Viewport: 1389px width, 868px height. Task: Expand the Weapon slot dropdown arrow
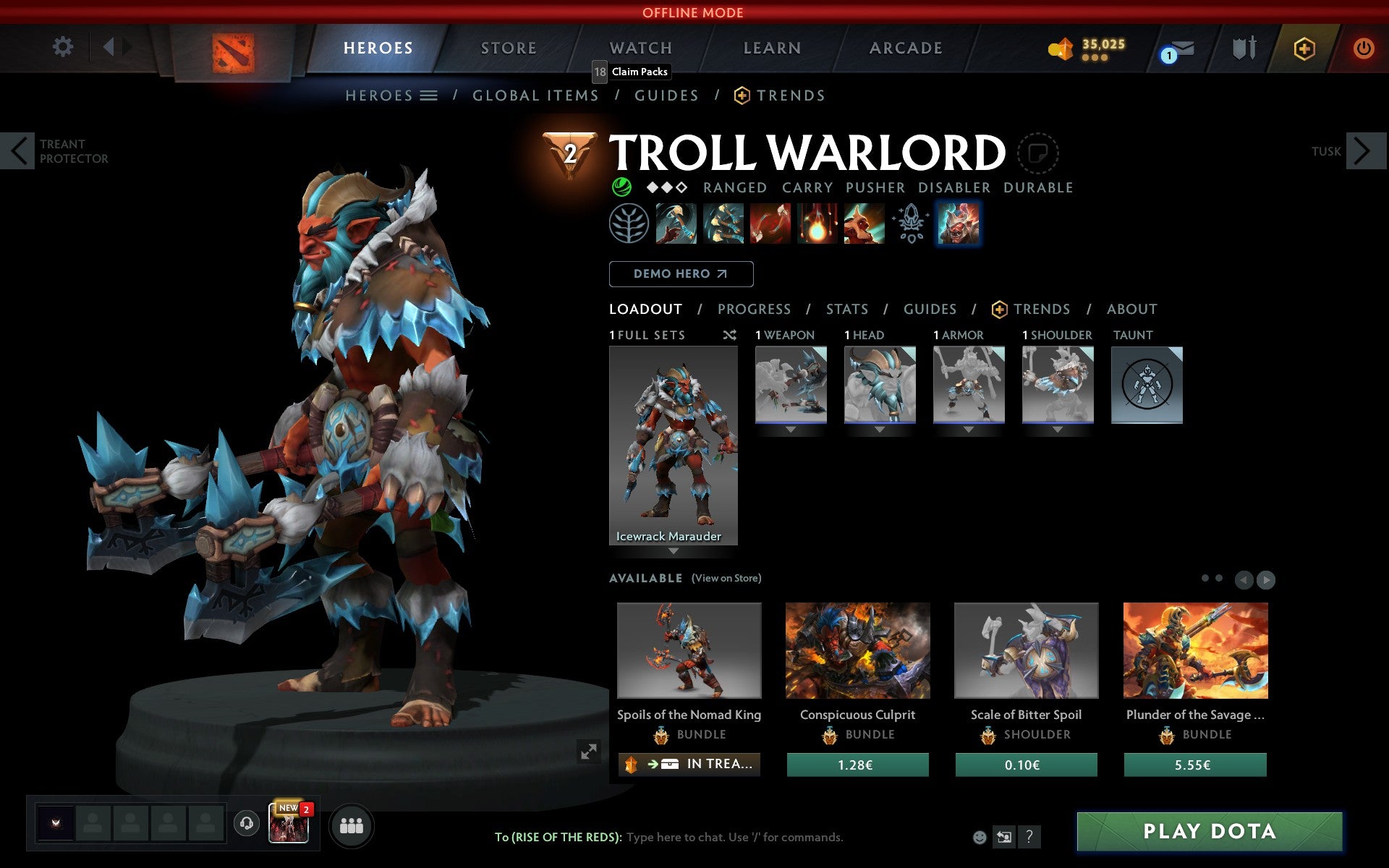[x=789, y=428]
